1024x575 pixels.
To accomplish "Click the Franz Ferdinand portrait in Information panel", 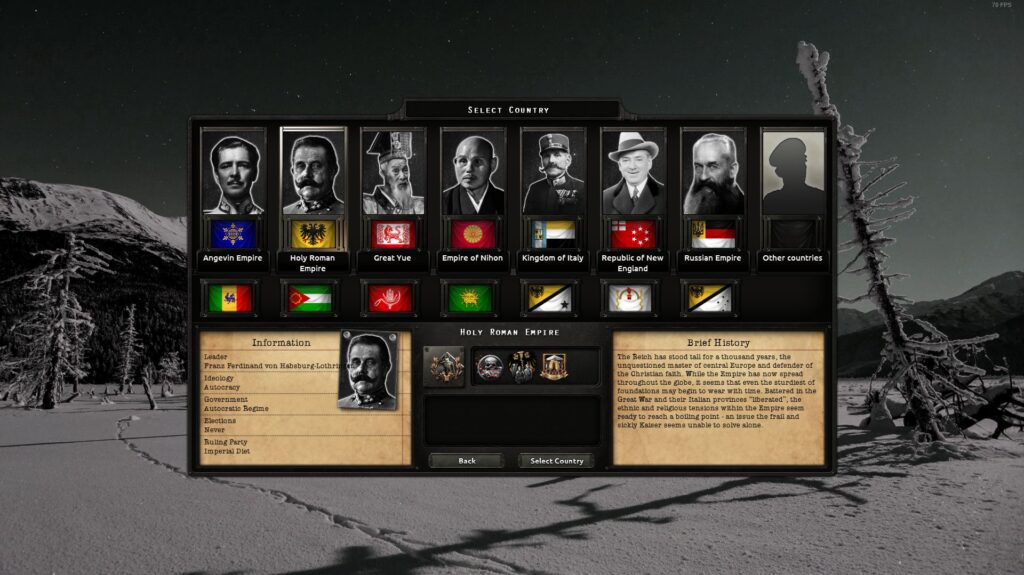I will pos(367,369).
